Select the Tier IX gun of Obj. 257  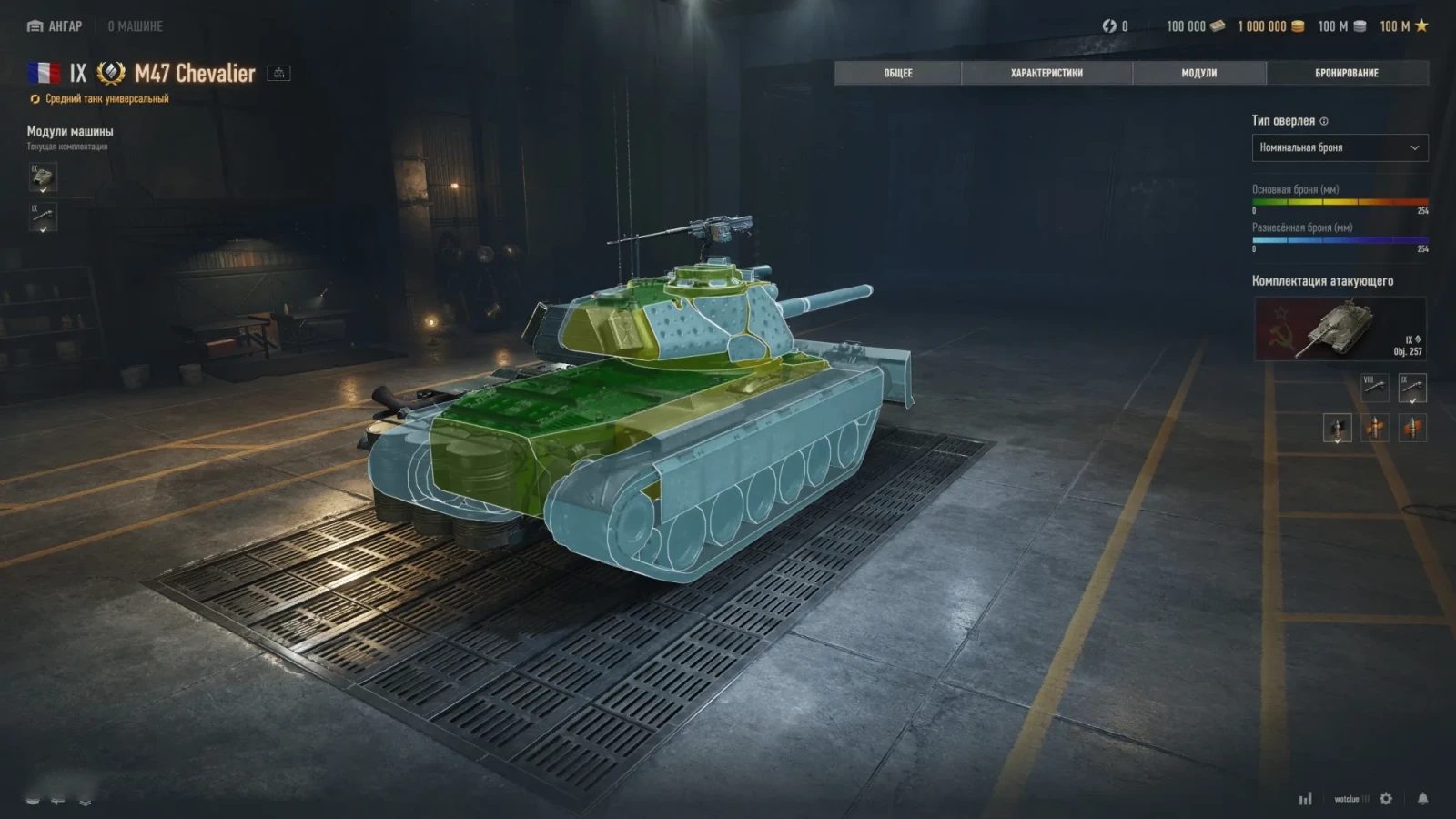[x=1412, y=386]
